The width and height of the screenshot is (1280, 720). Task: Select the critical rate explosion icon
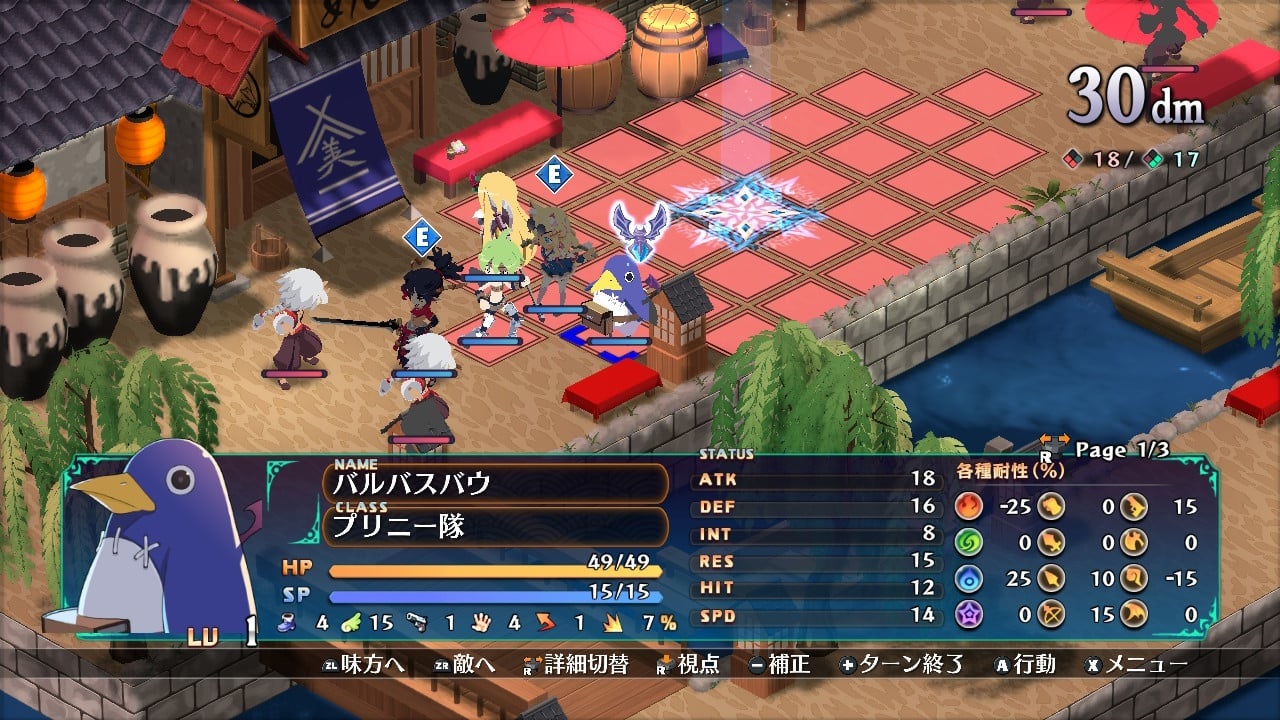pyautogui.click(x=610, y=620)
